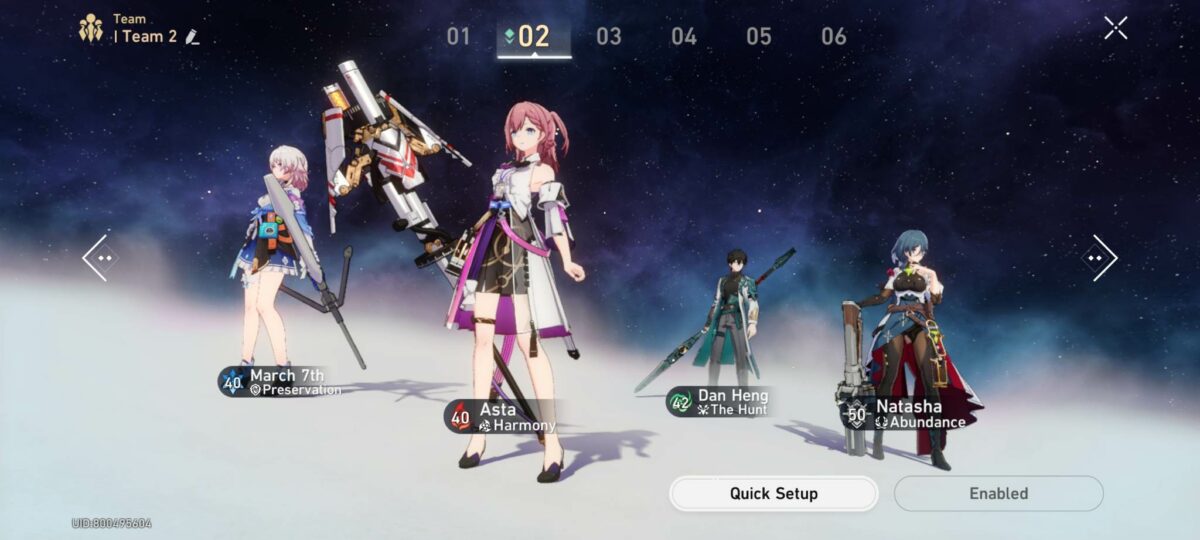Viewport: 1200px width, 540px height.
Task: Switch to team tab 05
Action: coord(759,37)
